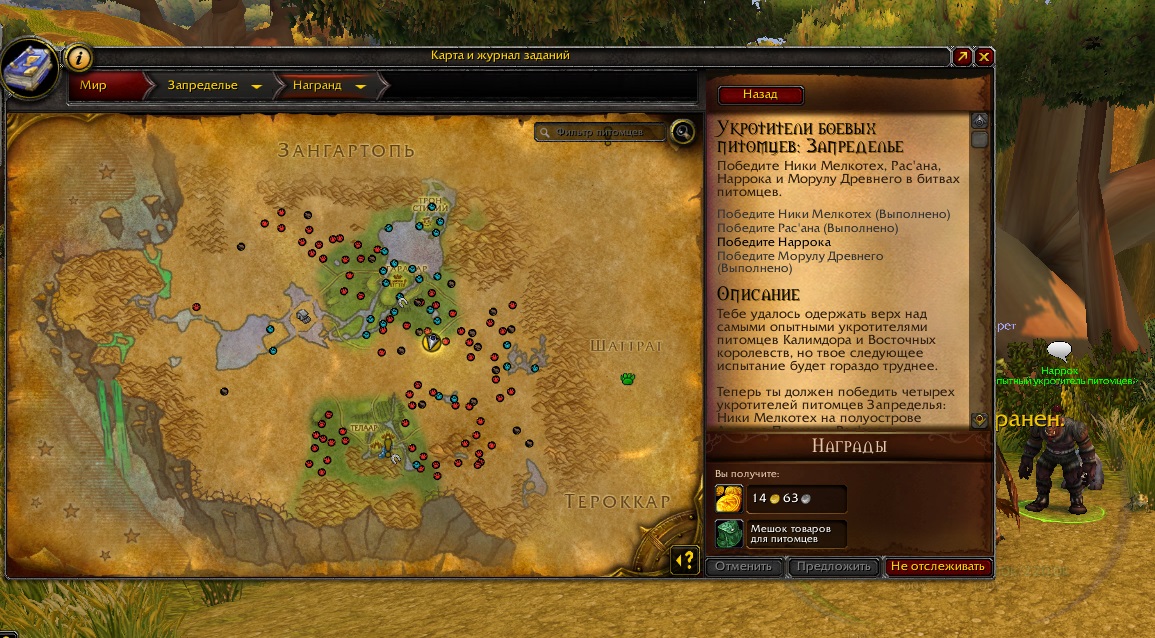
Task: Click the info button on the map frame
Action: point(79,57)
